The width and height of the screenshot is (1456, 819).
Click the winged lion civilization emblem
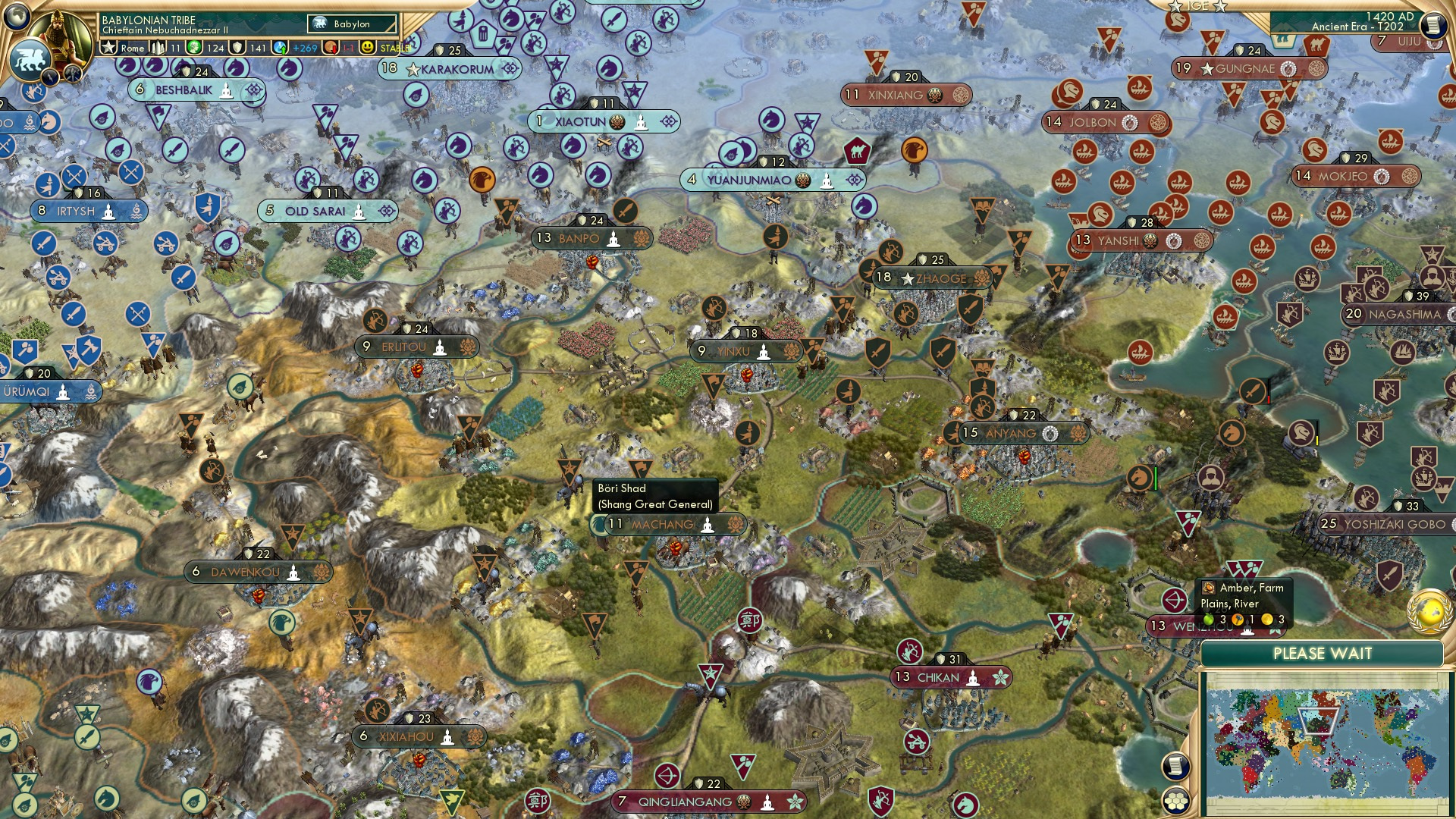(30, 59)
